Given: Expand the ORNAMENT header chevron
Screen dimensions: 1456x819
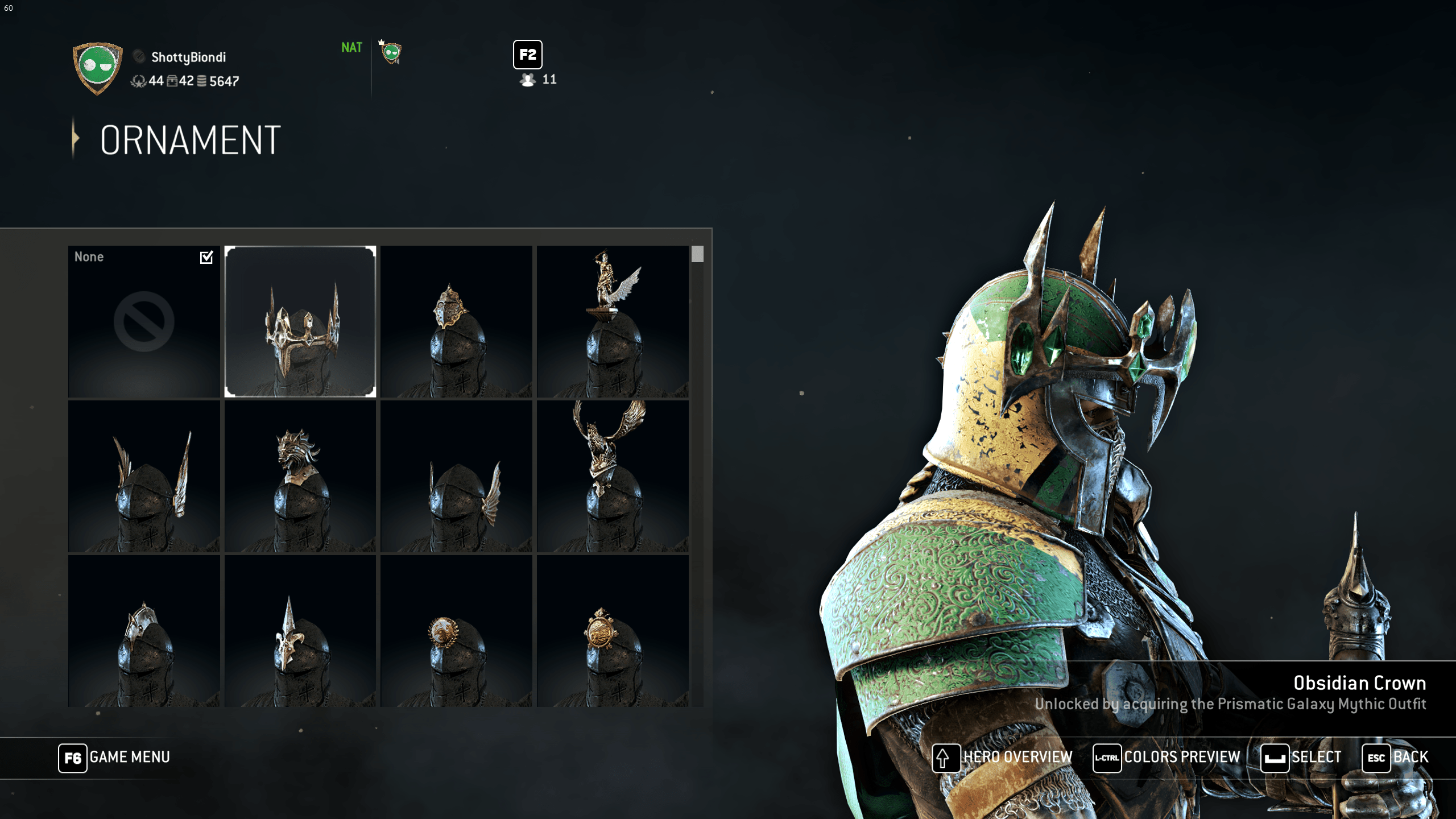Looking at the screenshot, I should 76,139.
